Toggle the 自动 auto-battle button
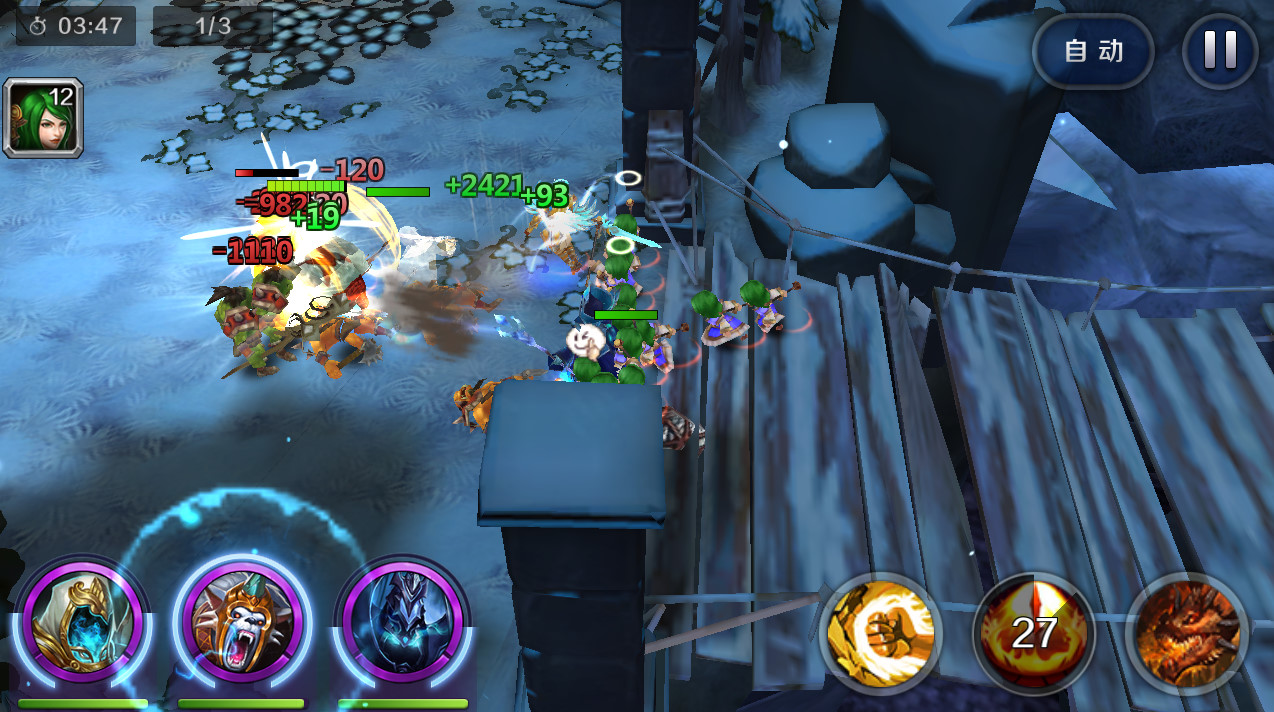This screenshot has height=712, width=1274. (x=1093, y=51)
